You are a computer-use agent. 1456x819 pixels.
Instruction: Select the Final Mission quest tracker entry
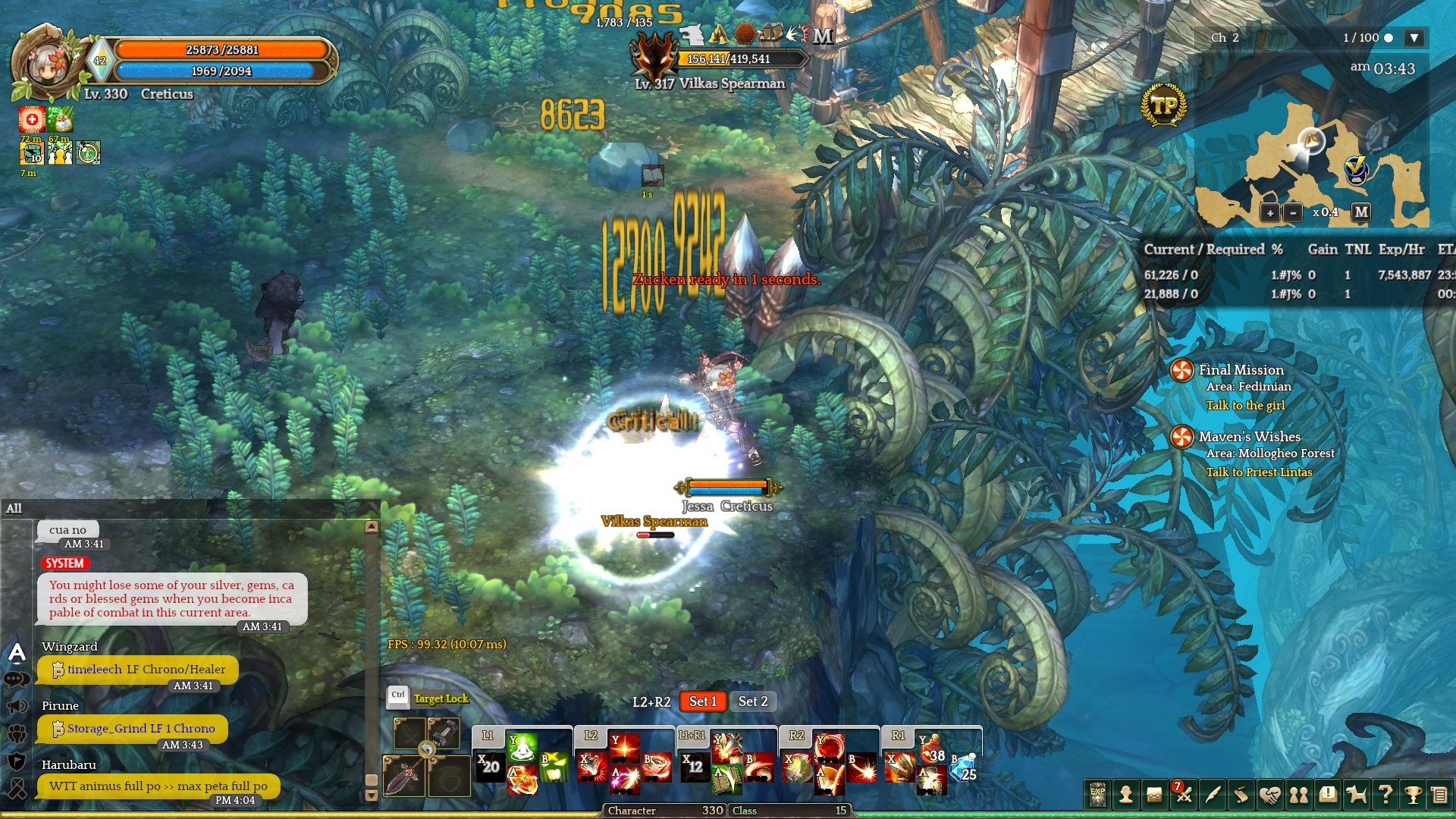[1241, 370]
